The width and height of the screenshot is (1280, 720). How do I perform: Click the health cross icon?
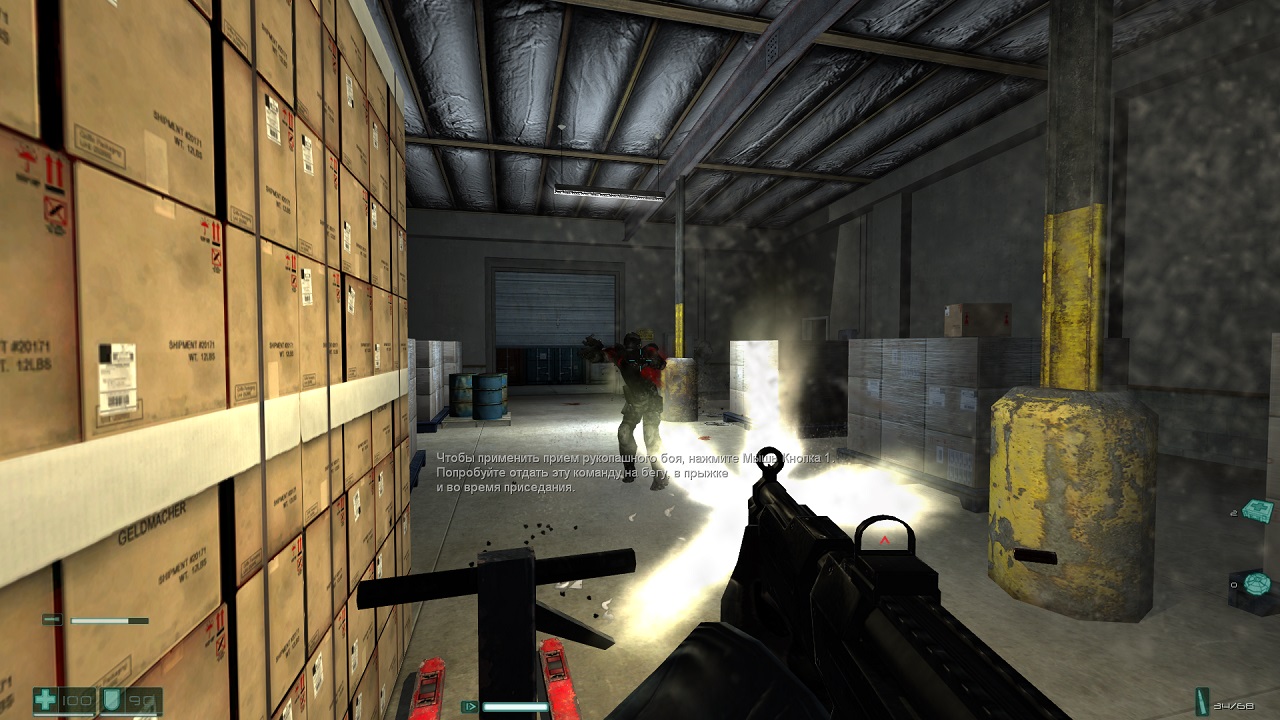click(46, 700)
